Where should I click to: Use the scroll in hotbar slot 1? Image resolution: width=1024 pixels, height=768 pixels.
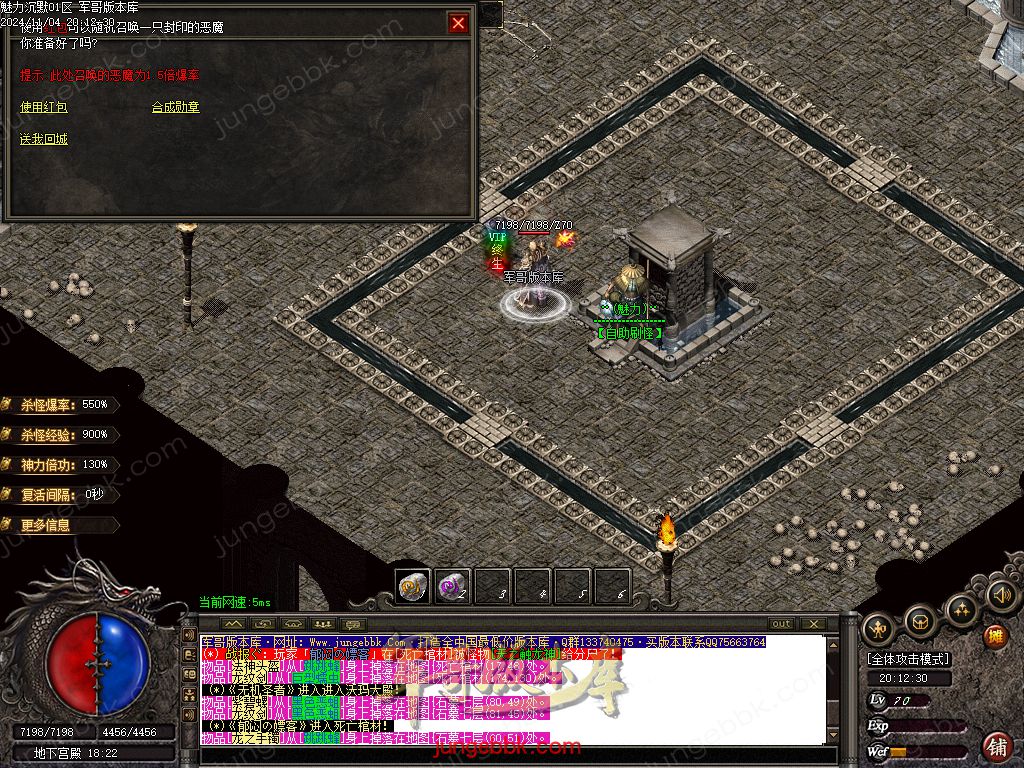412,587
